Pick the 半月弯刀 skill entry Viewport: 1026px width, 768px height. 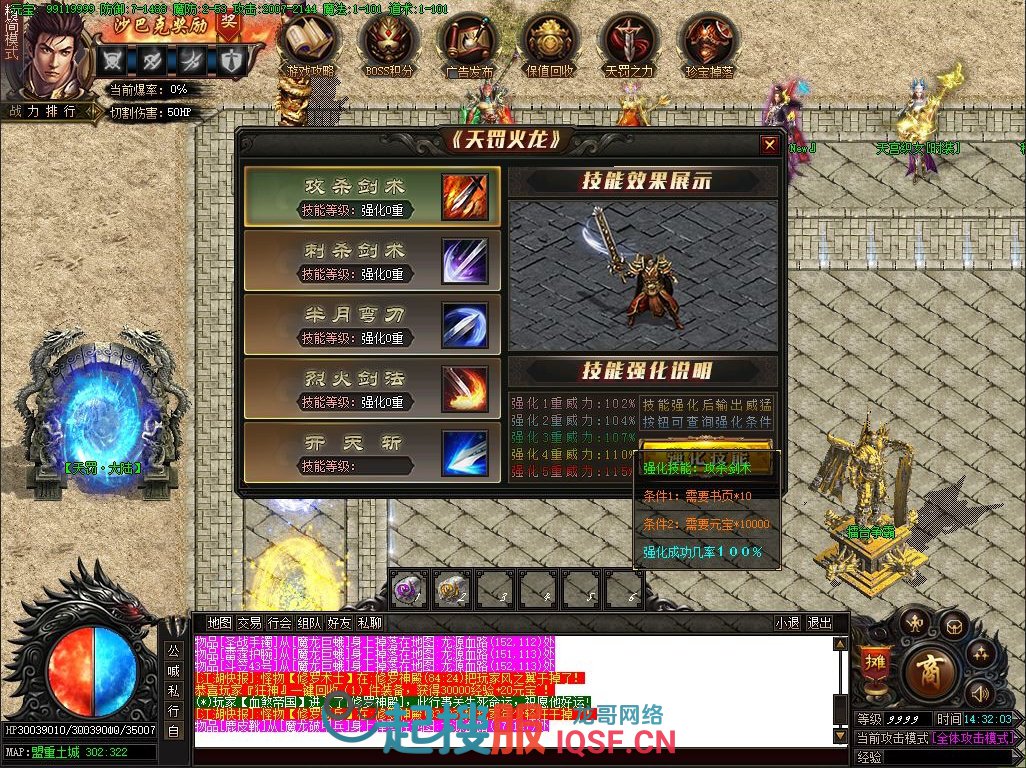pyautogui.click(x=372, y=325)
